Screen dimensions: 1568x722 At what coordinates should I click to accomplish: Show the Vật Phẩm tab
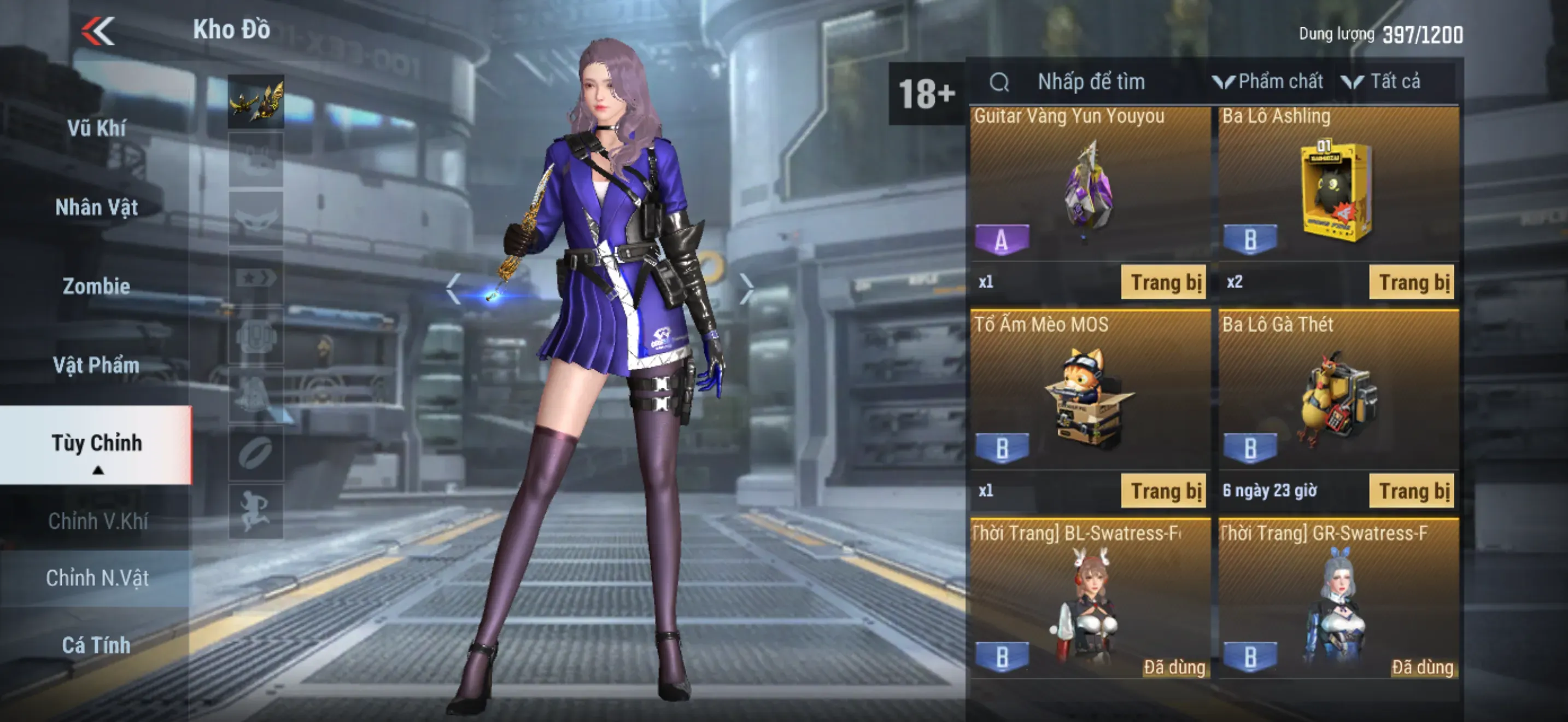pyautogui.click(x=96, y=365)
